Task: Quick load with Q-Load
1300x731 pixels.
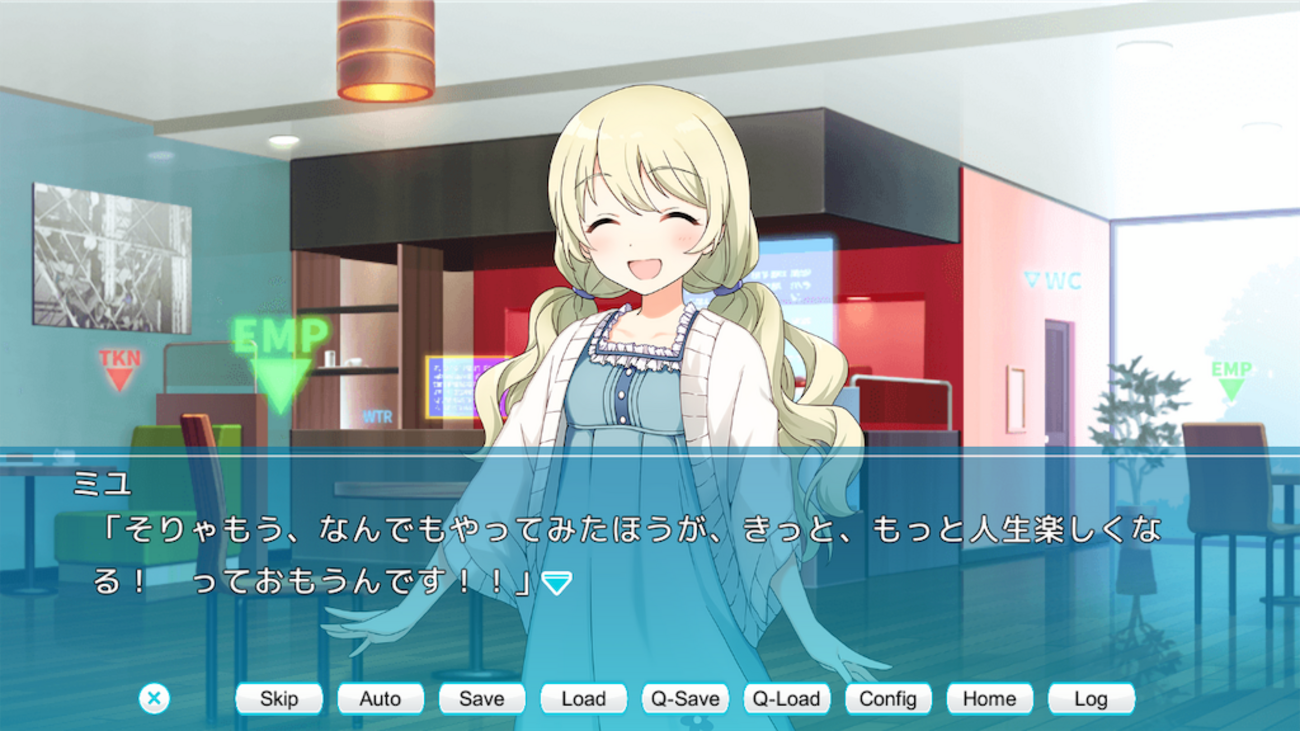Action: (x=786, y=699)
